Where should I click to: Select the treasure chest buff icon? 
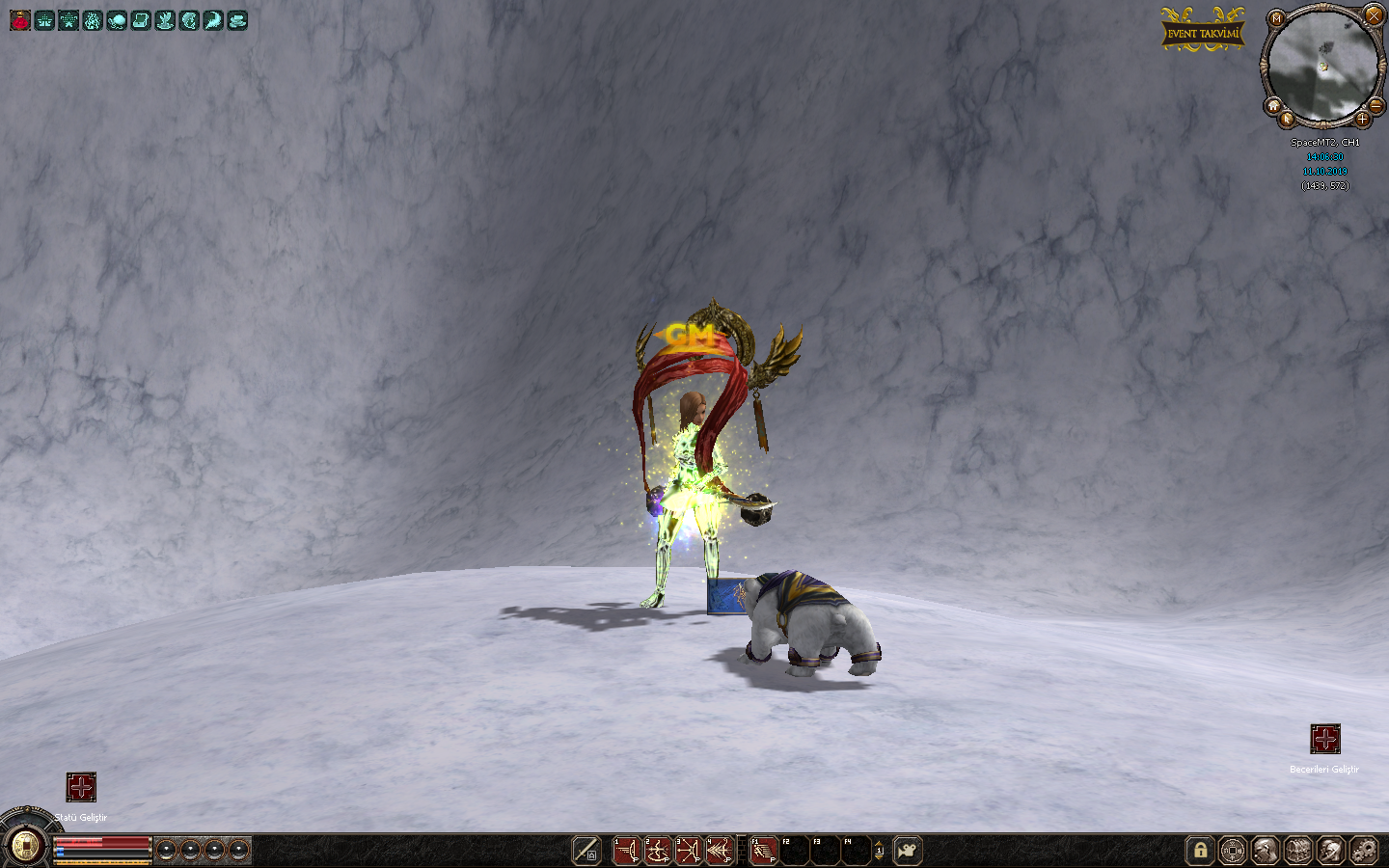pos(141,20)
